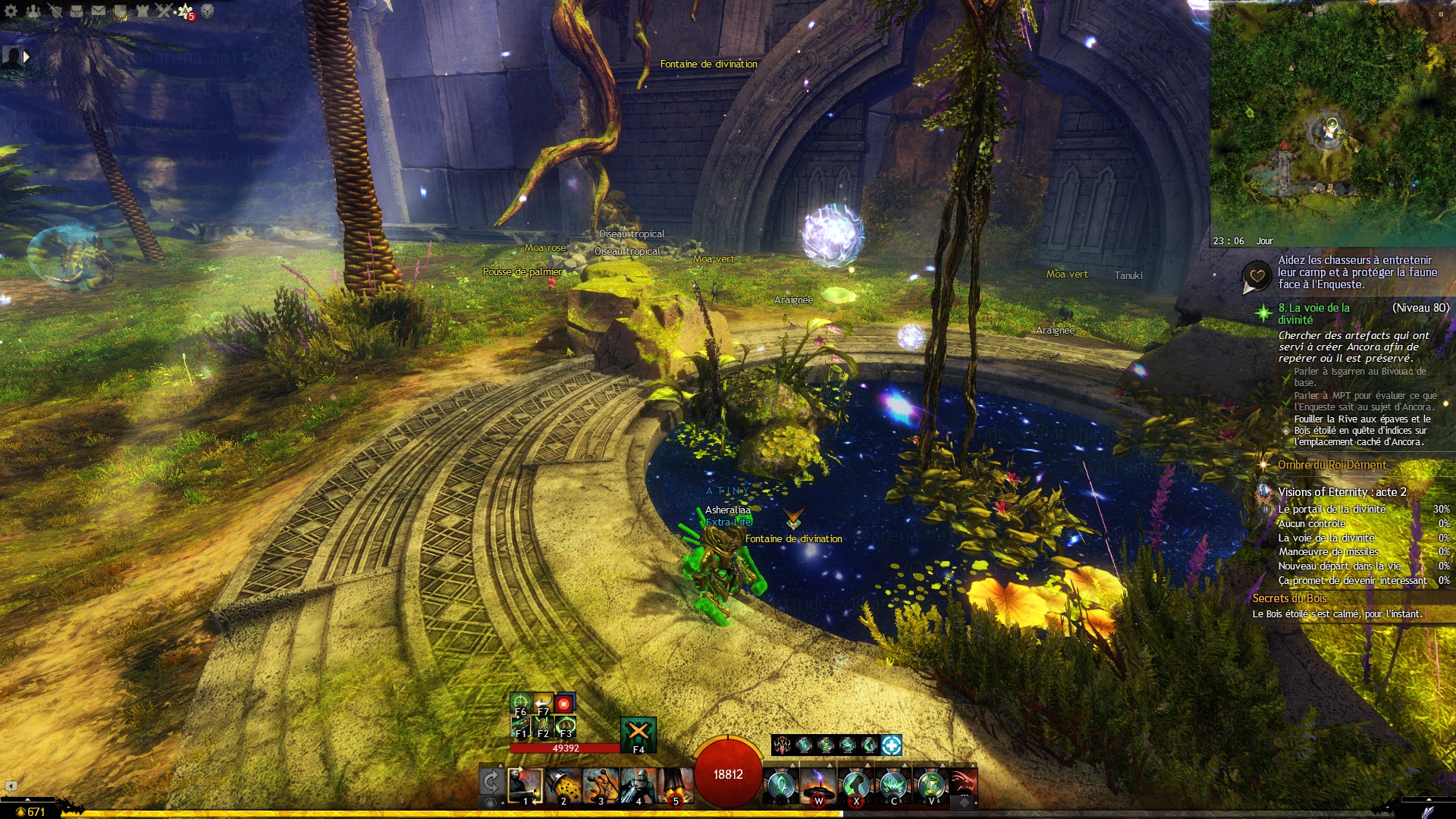Open the game menu gear icon
This screenshot has width=1456, height=819.
11,11
